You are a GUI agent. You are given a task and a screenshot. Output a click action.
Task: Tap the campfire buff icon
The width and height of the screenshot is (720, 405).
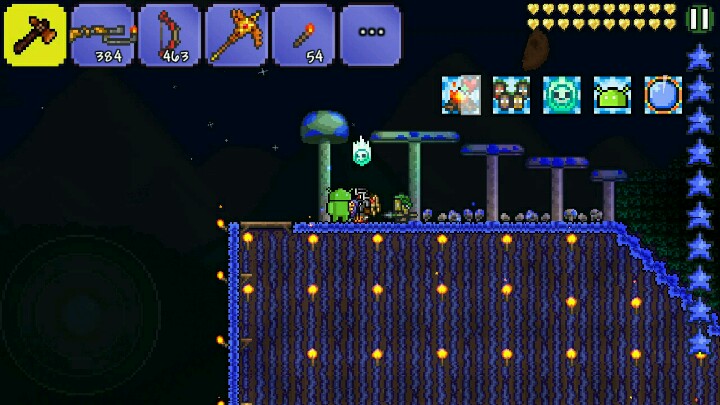pyautogui.click(x=461, y=95)
